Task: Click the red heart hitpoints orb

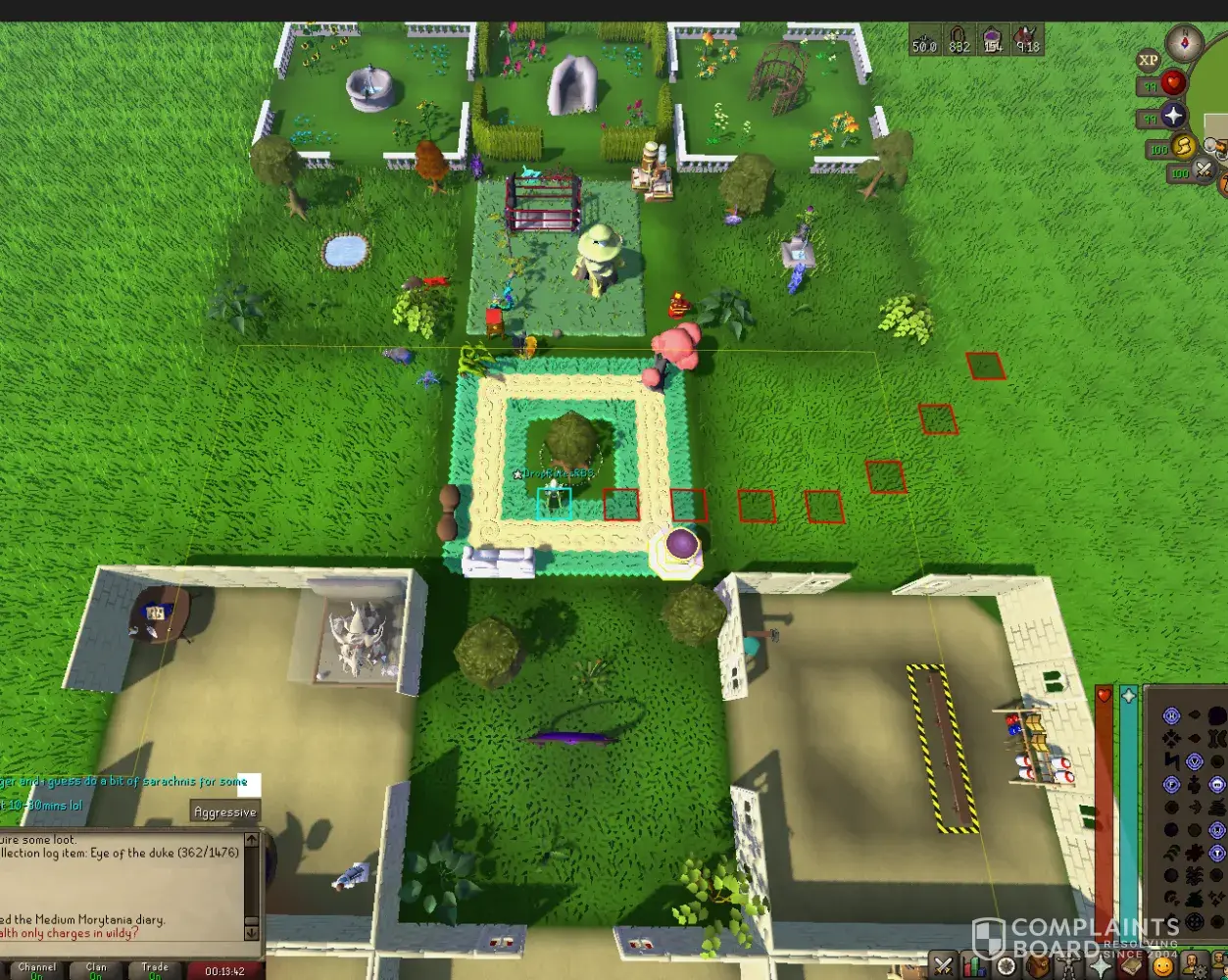Action: point(1173,83)
